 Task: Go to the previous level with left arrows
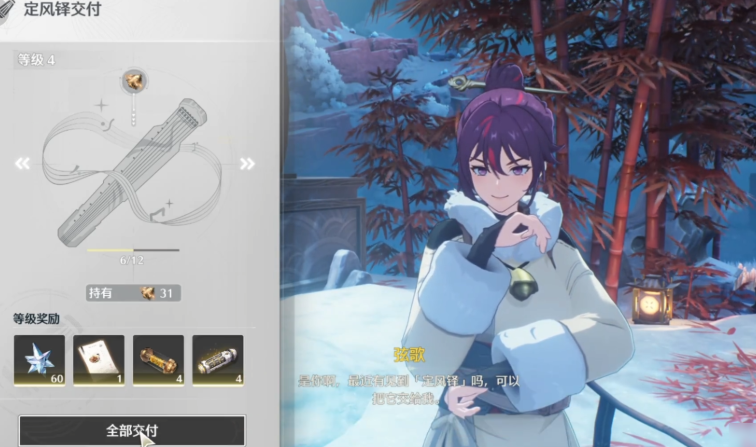(22, 164)
